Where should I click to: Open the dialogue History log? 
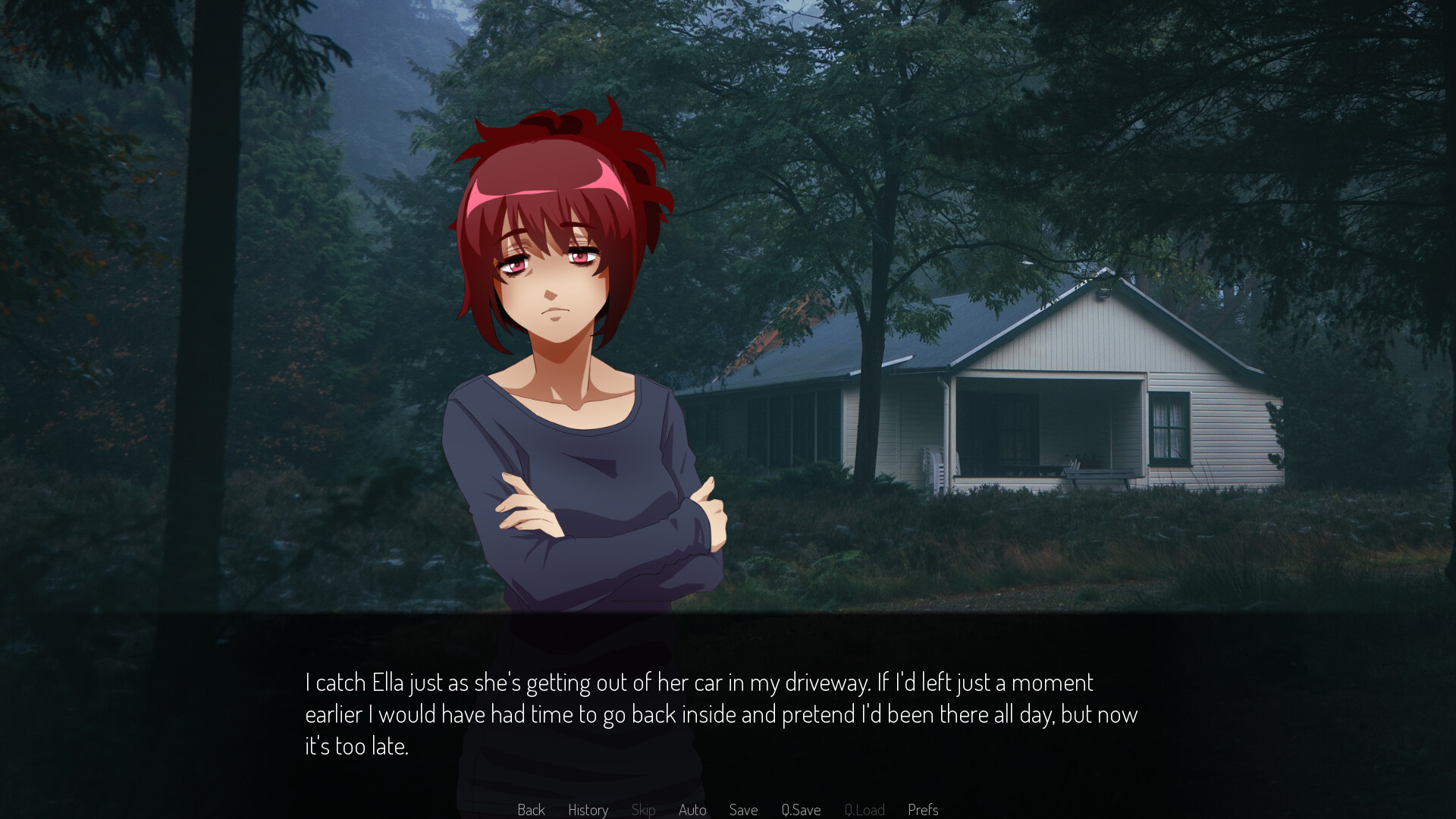[588, 809]
